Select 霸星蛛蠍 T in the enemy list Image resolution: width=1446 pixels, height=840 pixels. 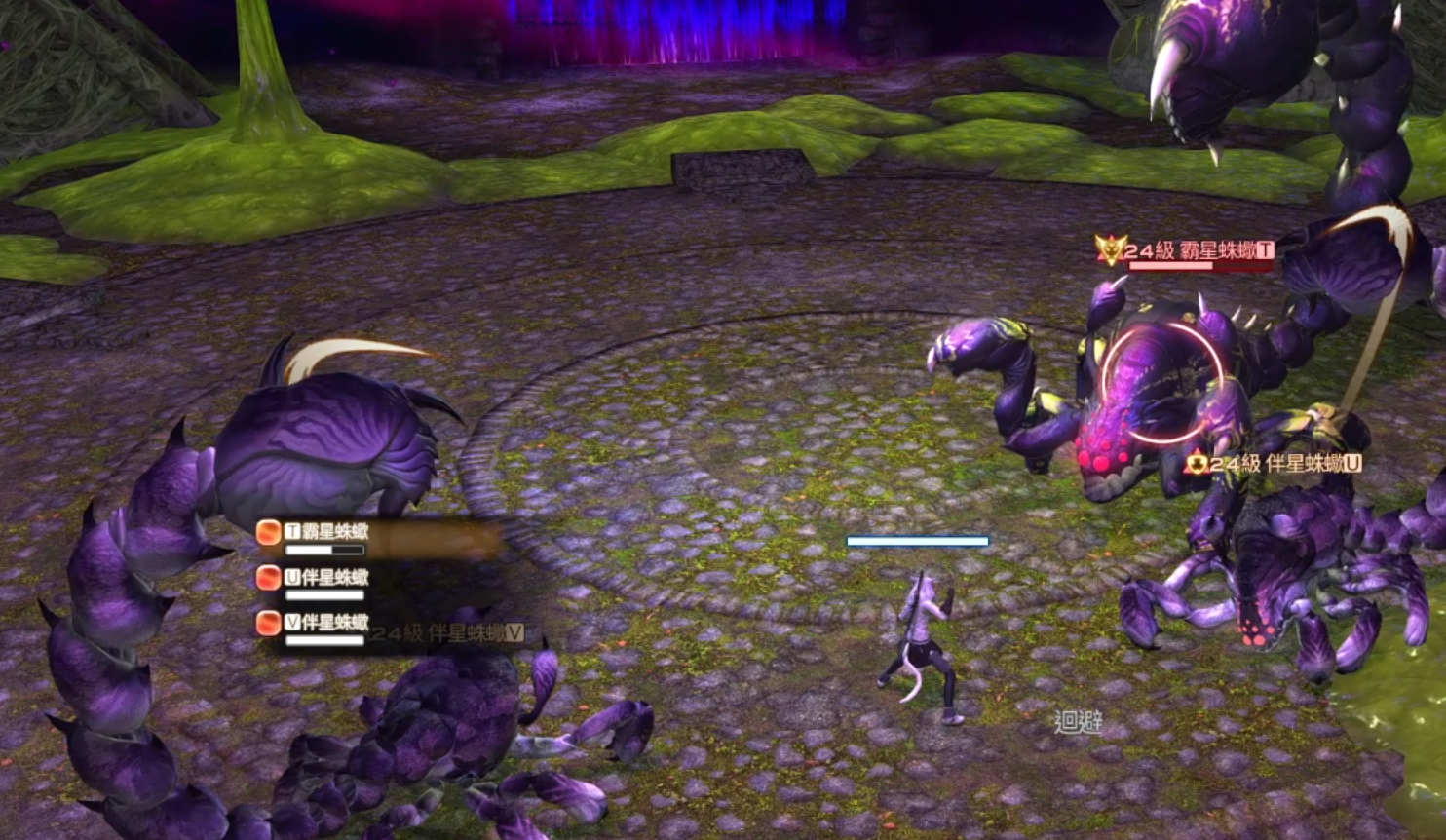(327, 533)
